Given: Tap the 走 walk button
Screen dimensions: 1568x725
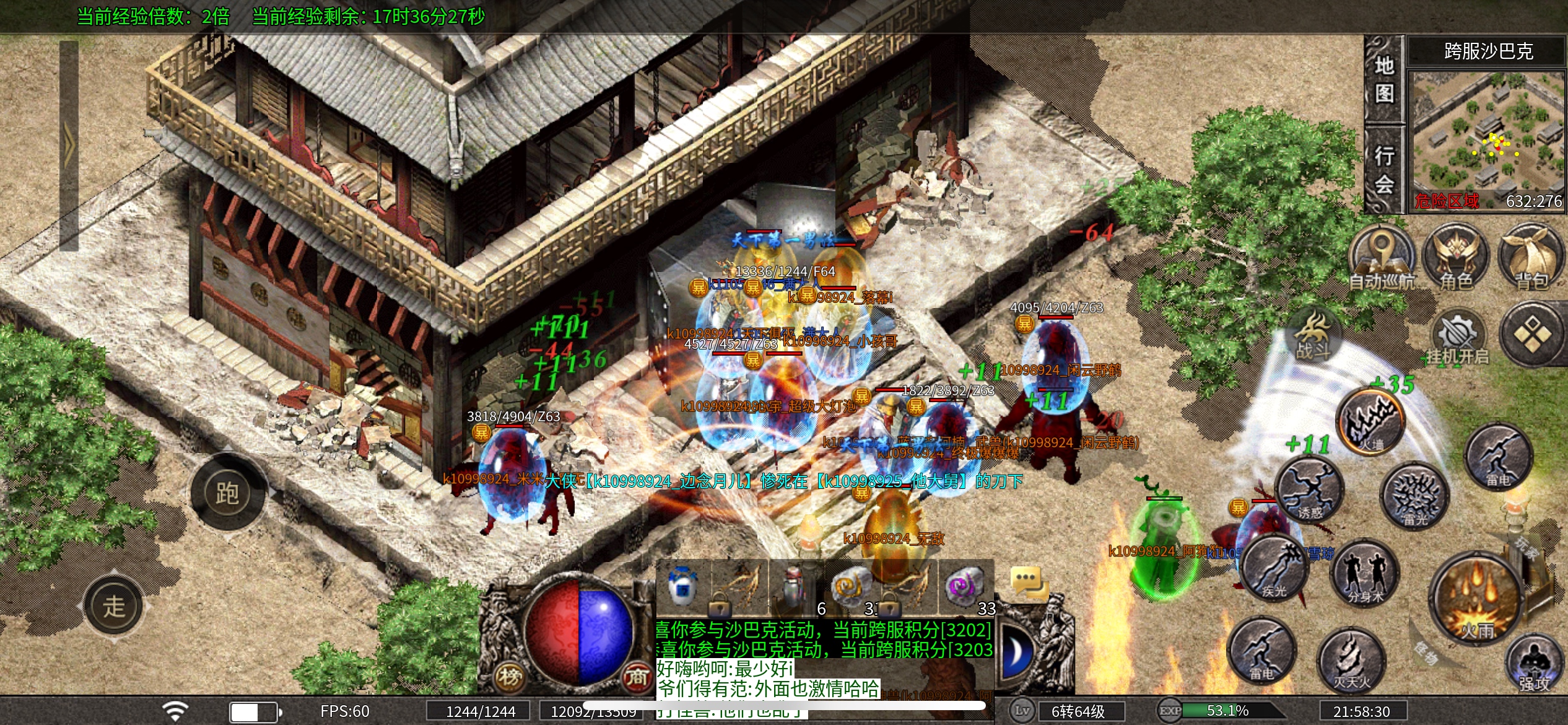Looking at the screenshot, I should (115, 605).
